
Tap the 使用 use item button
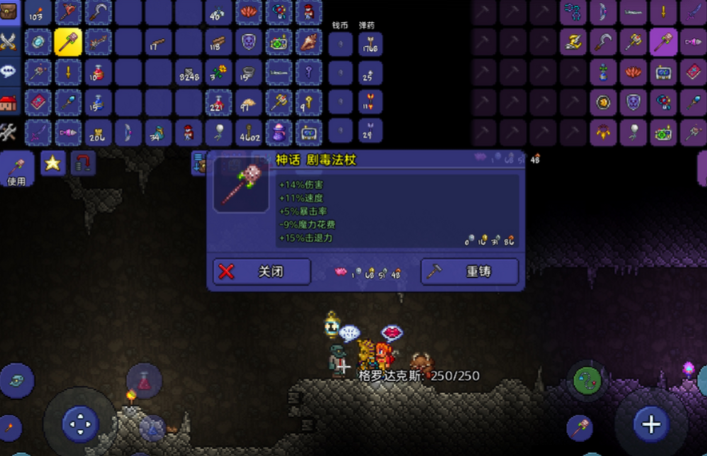[16, 168]
